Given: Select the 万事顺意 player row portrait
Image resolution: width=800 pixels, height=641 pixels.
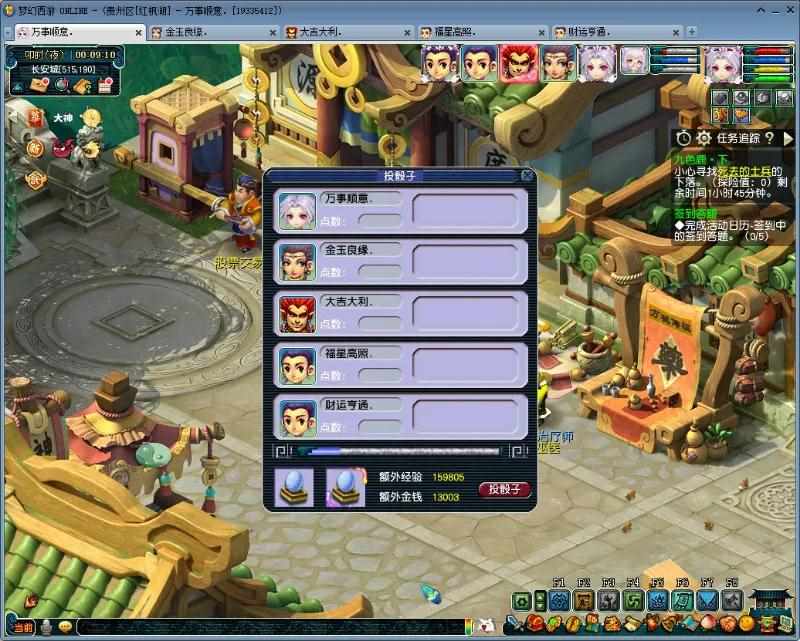Looking at the screenshot, I should (x=297, y=211).
